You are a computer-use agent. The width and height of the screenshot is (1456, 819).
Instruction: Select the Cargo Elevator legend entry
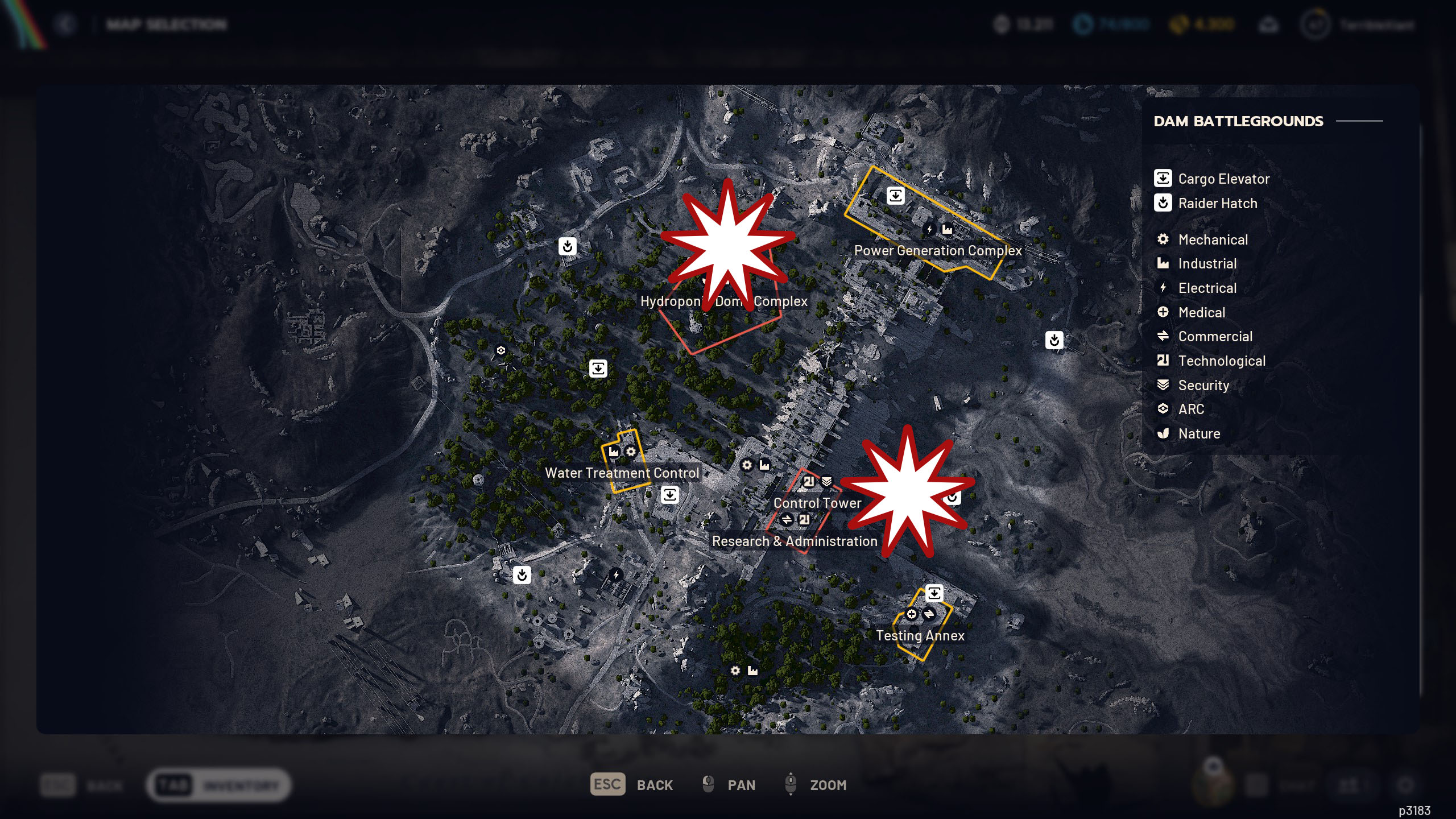(1223, 179)
